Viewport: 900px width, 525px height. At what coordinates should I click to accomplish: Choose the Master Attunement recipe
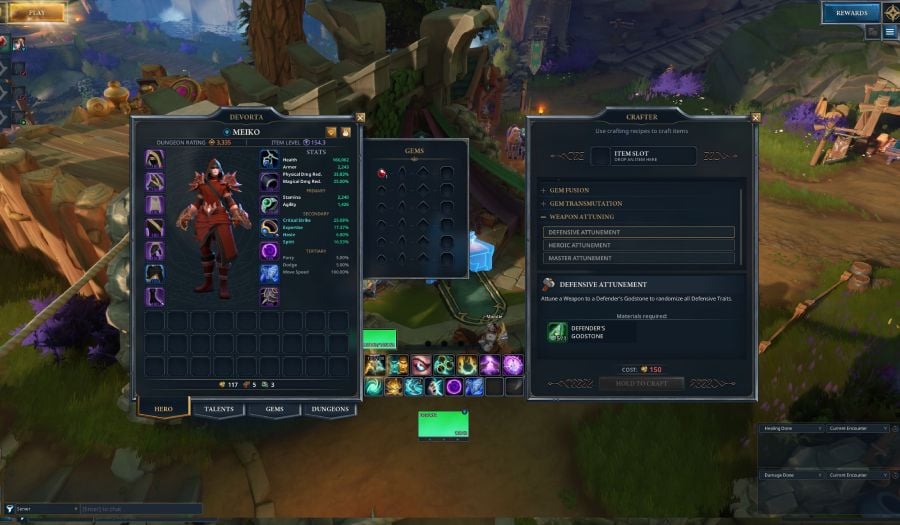pos(639,258)
